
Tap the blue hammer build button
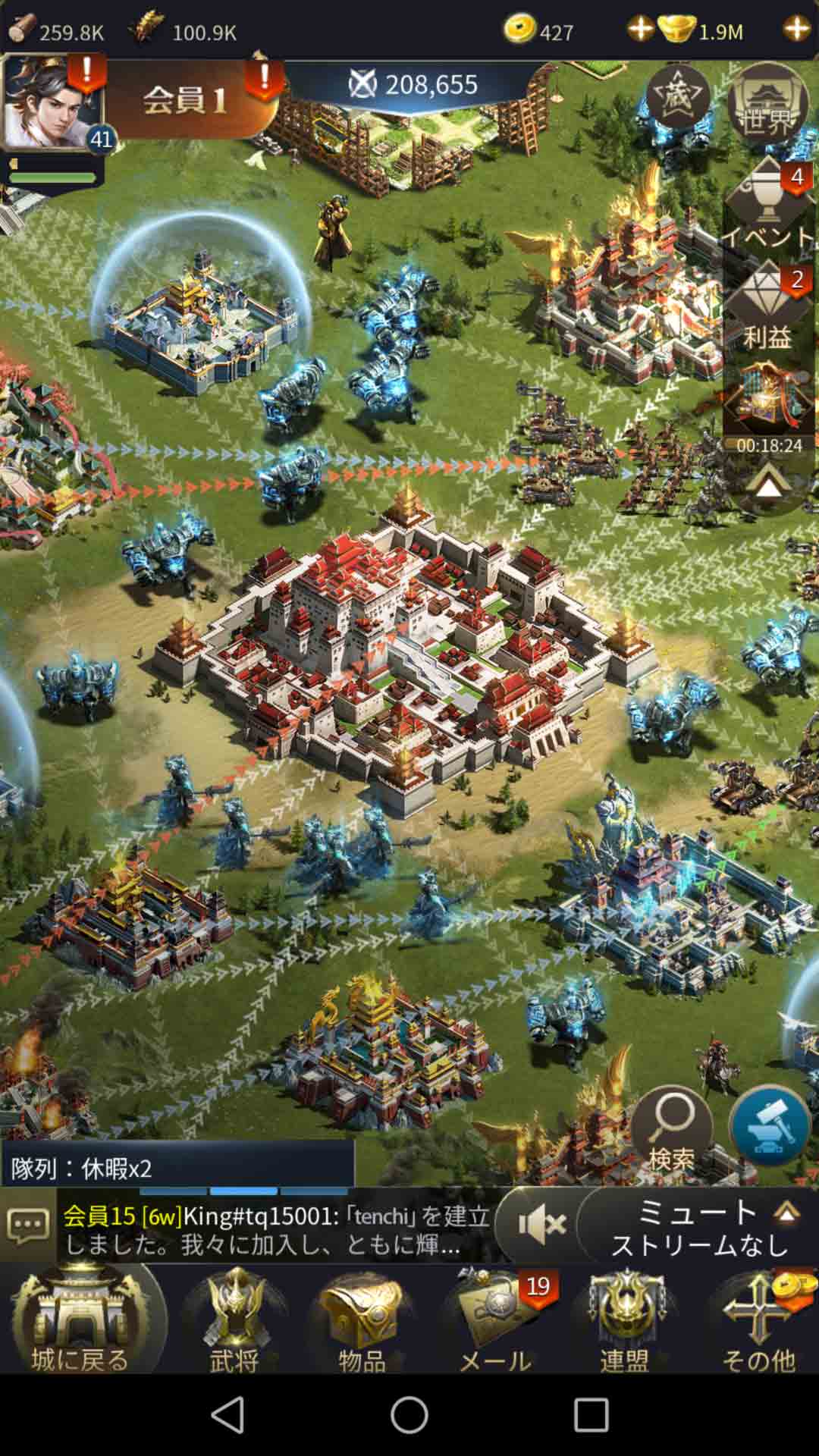click(770, 1125)
